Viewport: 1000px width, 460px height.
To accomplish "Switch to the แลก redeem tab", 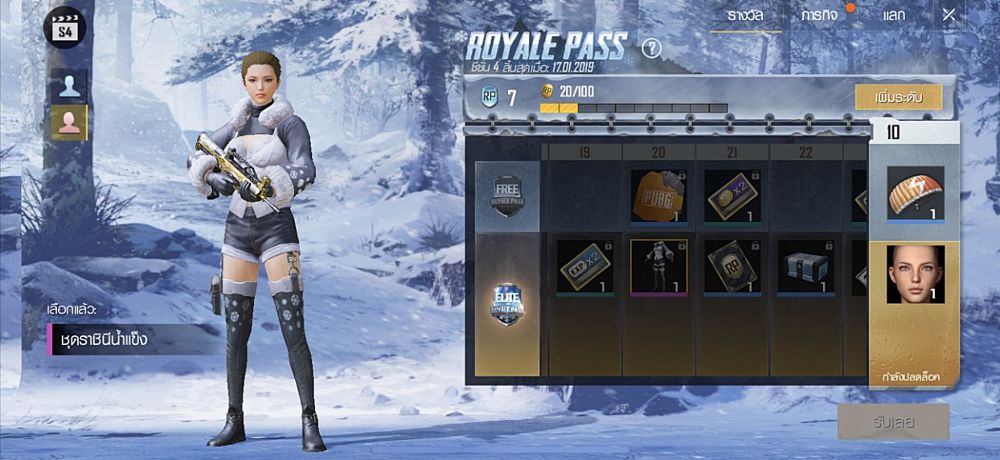I will point(894,15).
